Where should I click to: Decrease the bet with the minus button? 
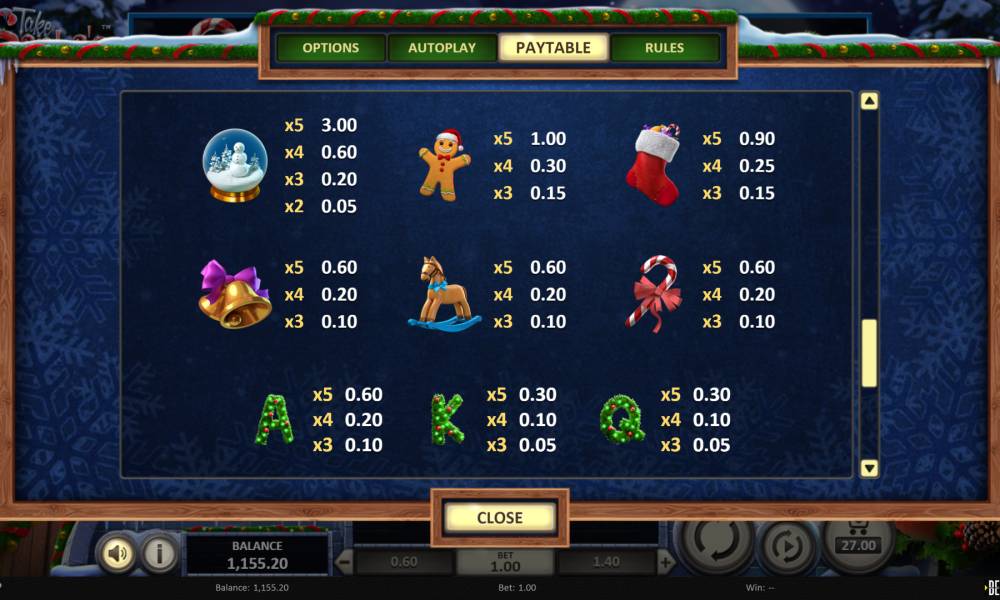click(x=342, y=562)
